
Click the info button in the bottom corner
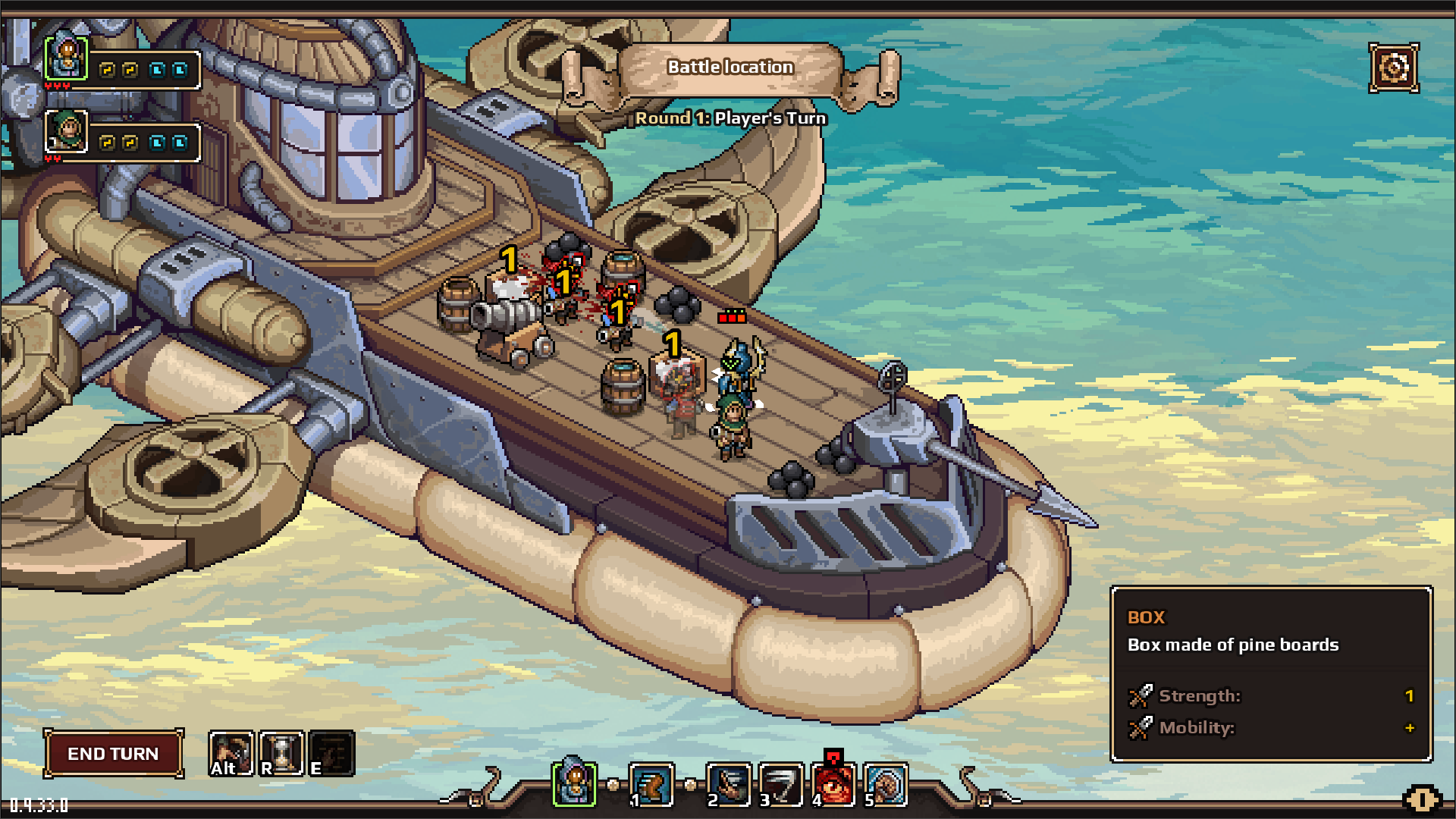[x=1421, y=799]
